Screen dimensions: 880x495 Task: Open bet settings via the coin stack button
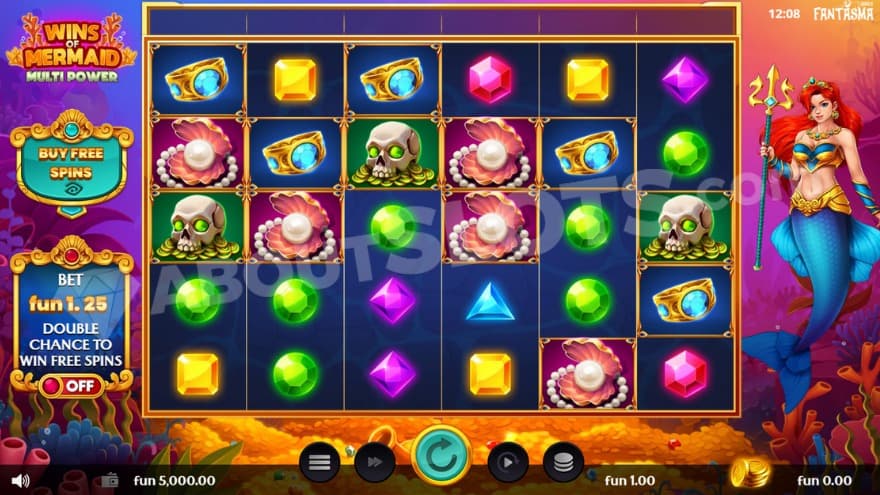tap(563, 462)
